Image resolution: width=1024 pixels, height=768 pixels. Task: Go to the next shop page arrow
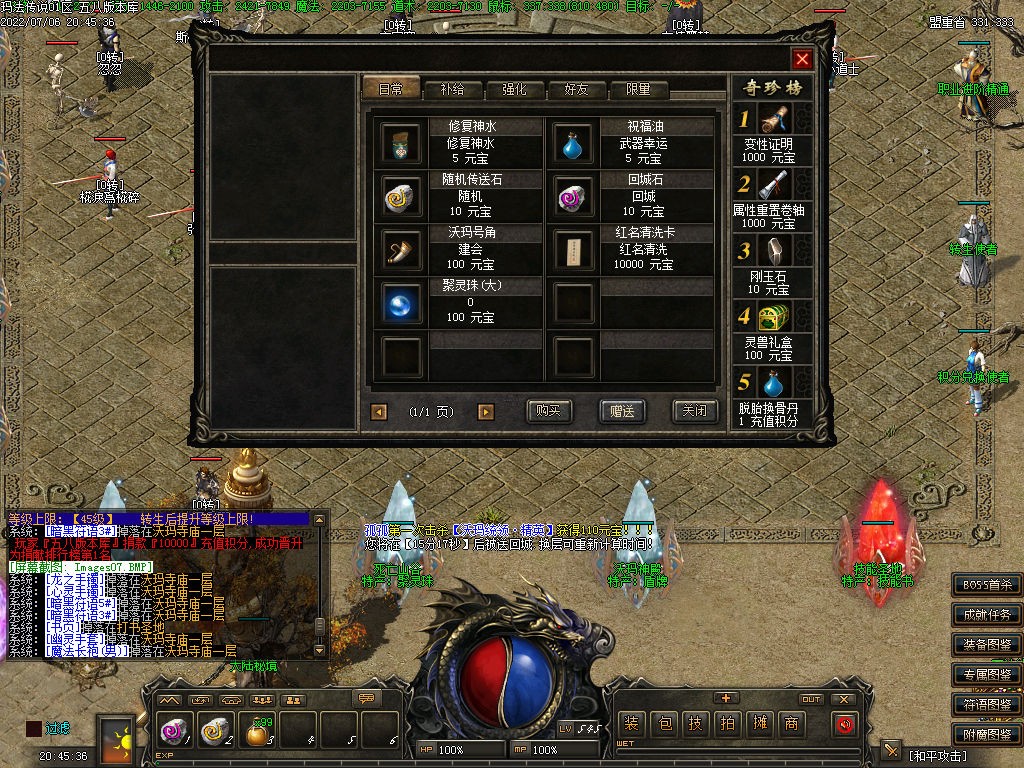[x=486, y=411]
